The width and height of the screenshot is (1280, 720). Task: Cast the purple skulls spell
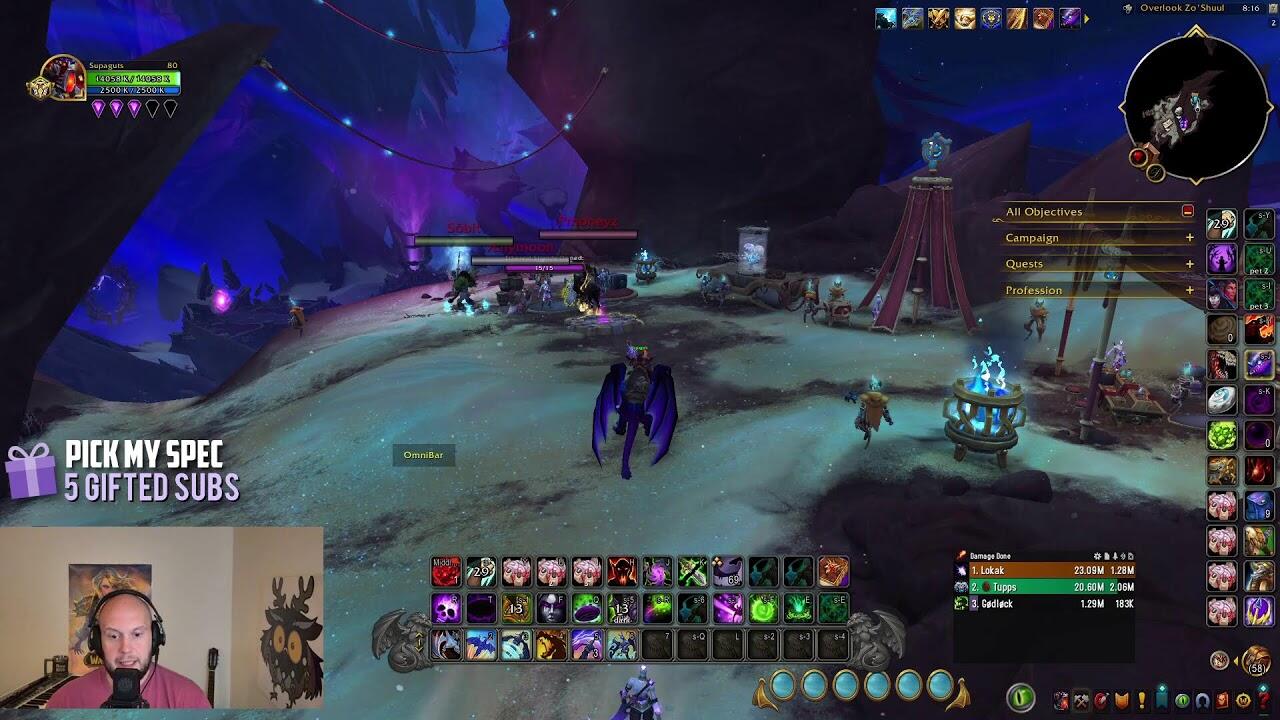point(446,608)
